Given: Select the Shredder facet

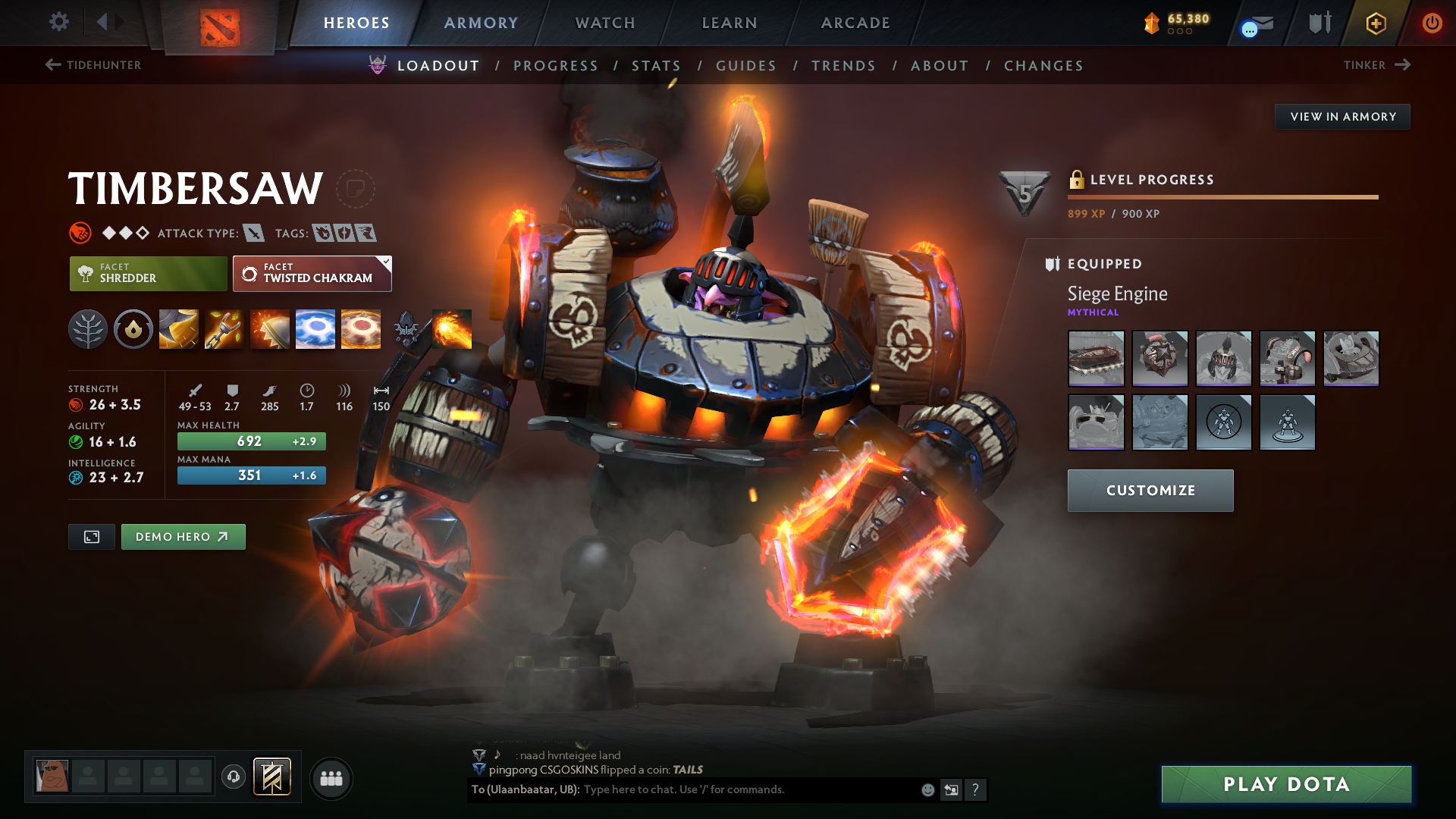Looking at the screenshot, I should pos(147,273).
